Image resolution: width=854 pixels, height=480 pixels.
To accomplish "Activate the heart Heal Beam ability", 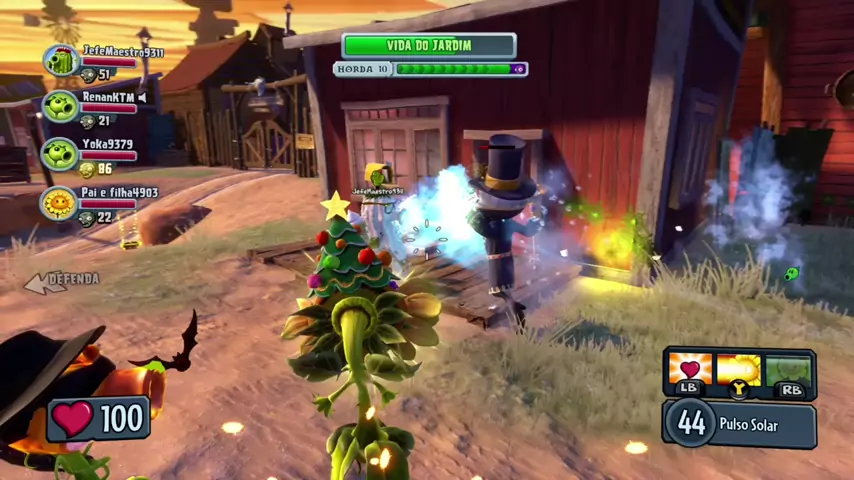I will click(690, 369).
